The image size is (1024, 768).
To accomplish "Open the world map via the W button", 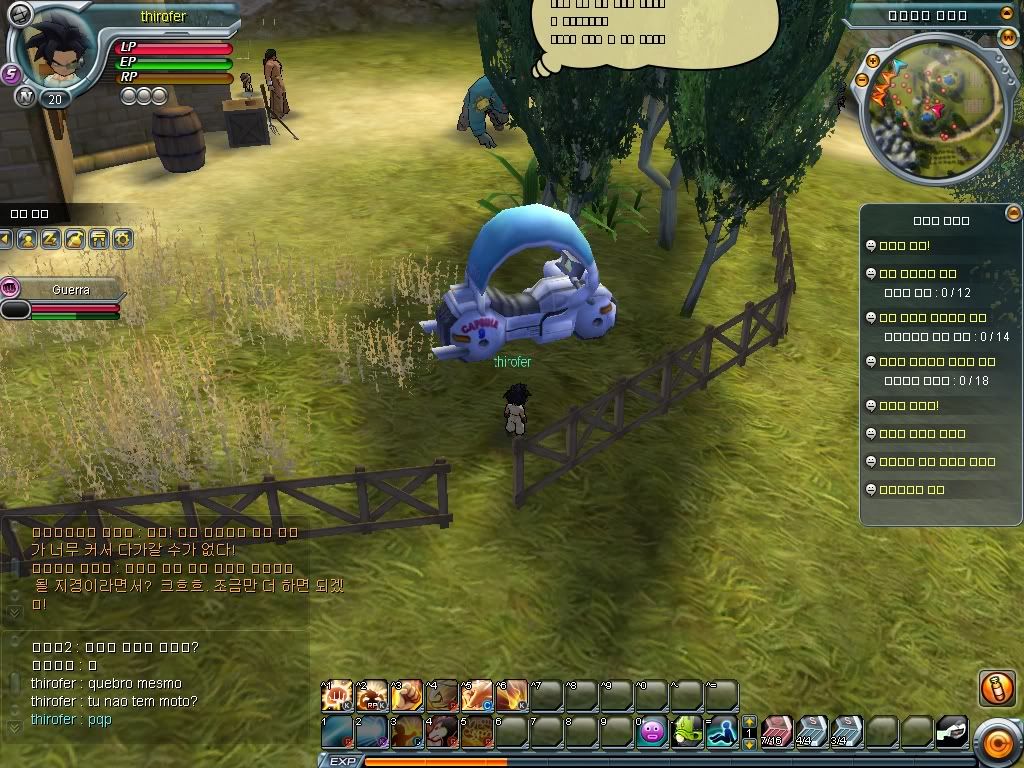I will pyautogui.click(x=1007, y=37).
